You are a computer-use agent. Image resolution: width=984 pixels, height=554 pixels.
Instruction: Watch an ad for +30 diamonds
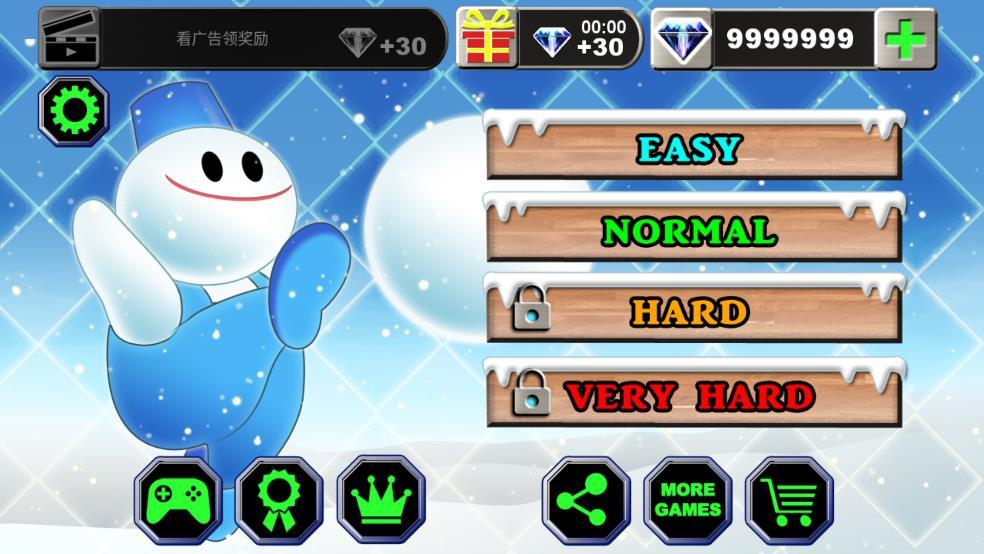tap(243, 40)
